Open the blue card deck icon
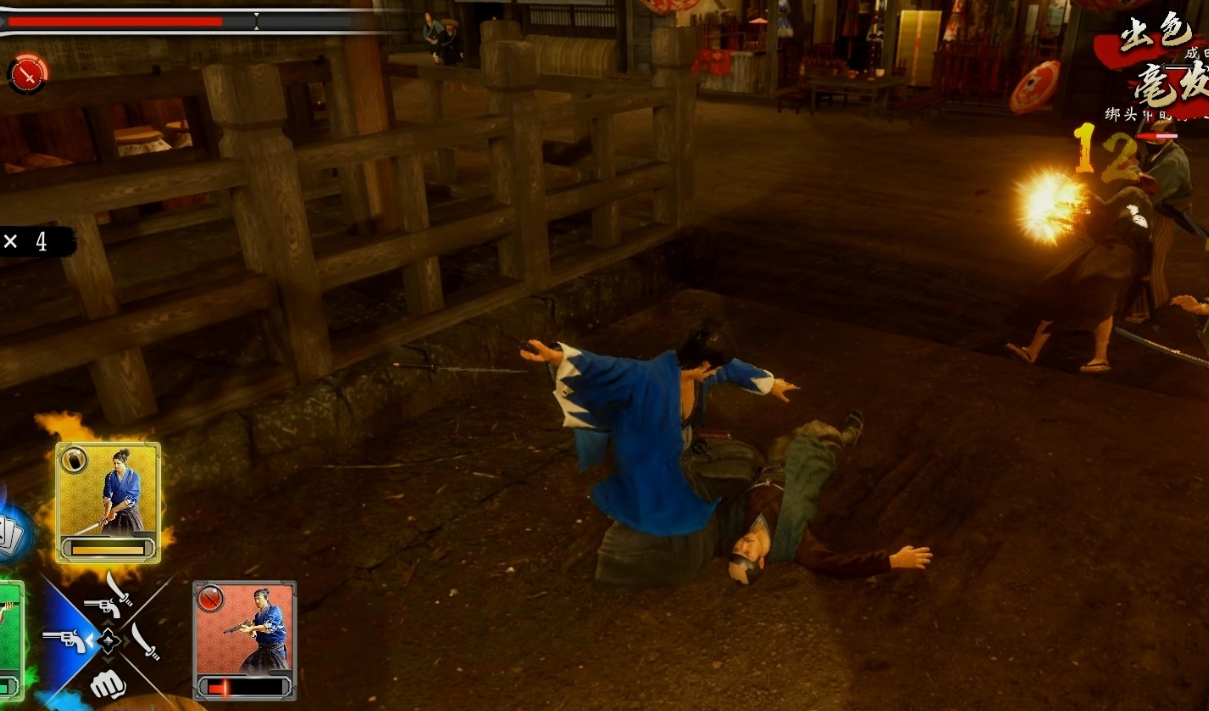Viewport: 1209px width, 711px height. pyautogui.click(x=12, y=537)
